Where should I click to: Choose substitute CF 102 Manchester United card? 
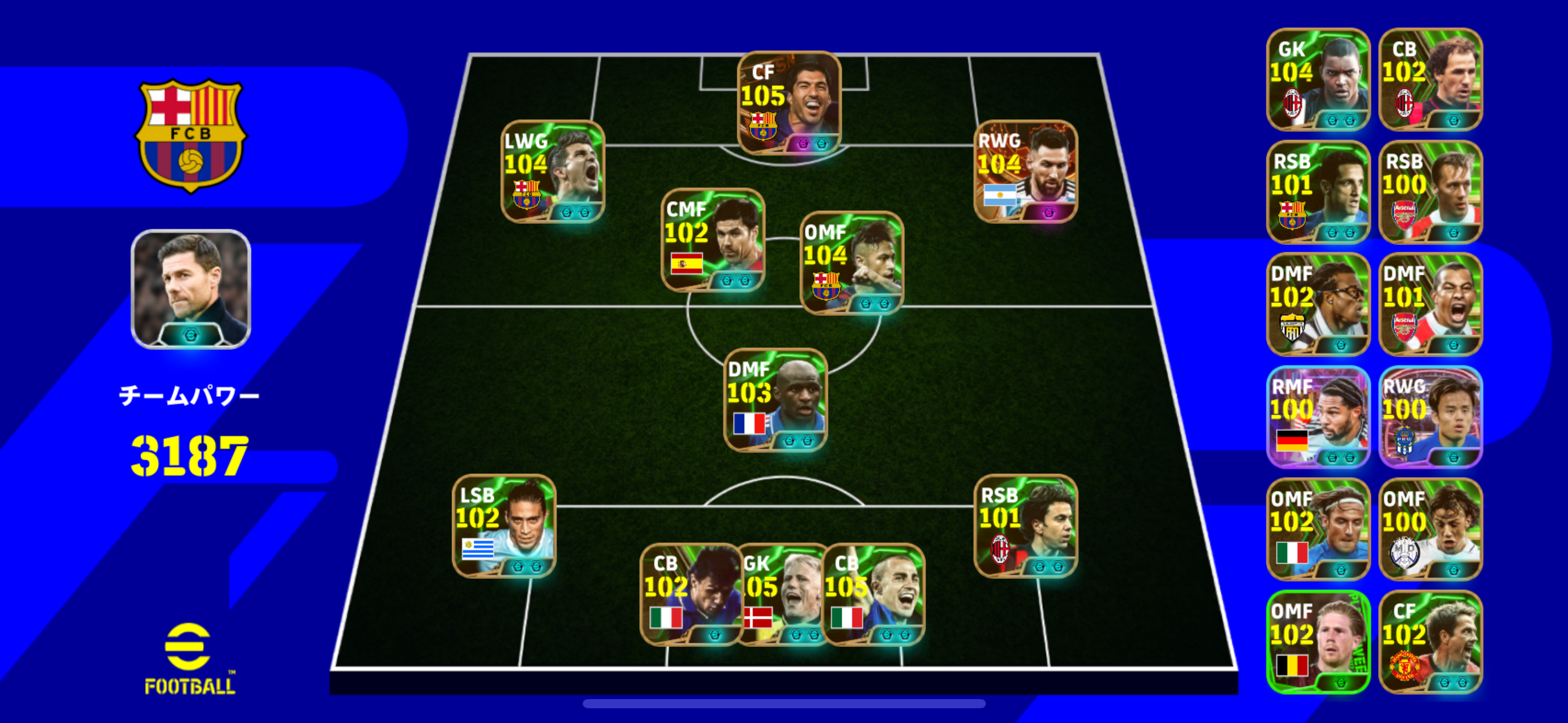pos(1430,642)
